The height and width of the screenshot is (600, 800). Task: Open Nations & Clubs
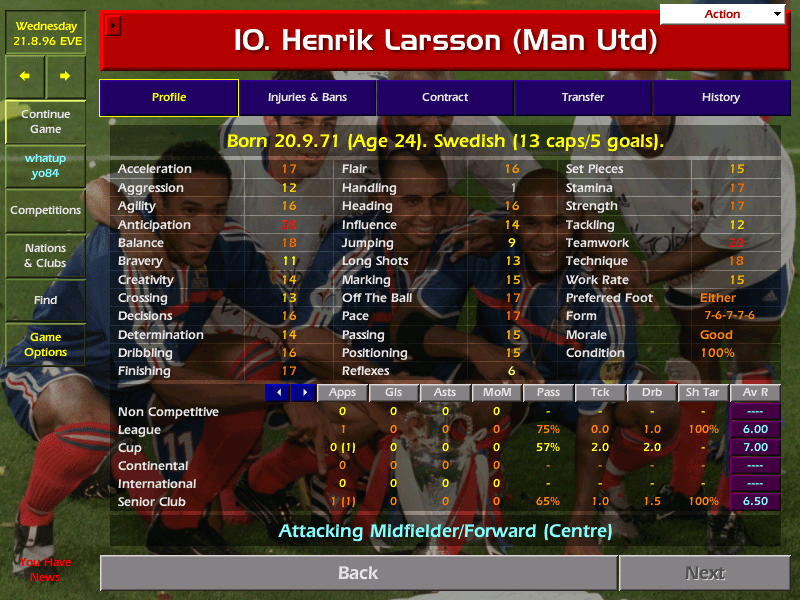45,256
